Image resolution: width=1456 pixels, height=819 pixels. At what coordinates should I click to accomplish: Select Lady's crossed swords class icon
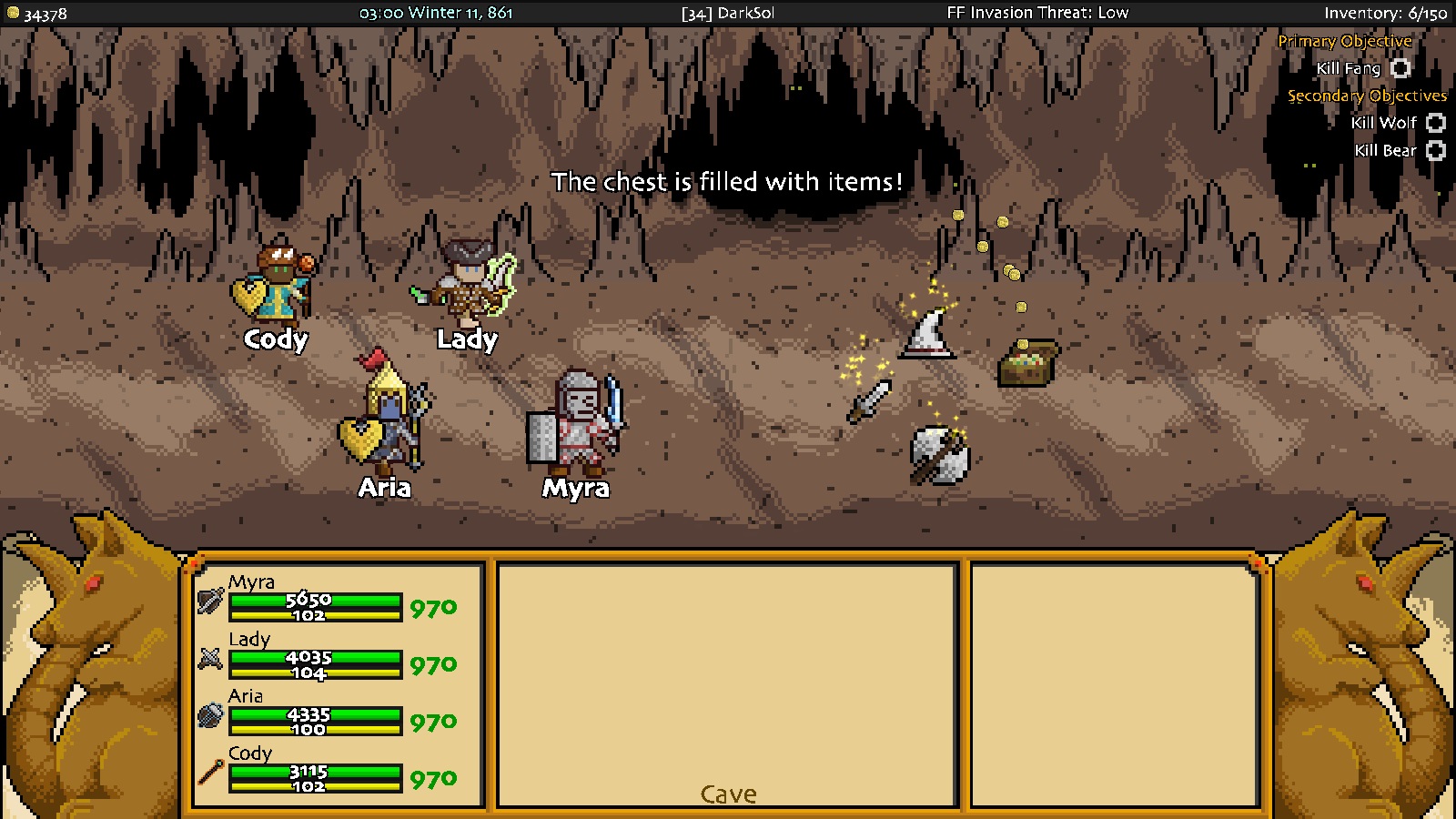tap(209, 659)
